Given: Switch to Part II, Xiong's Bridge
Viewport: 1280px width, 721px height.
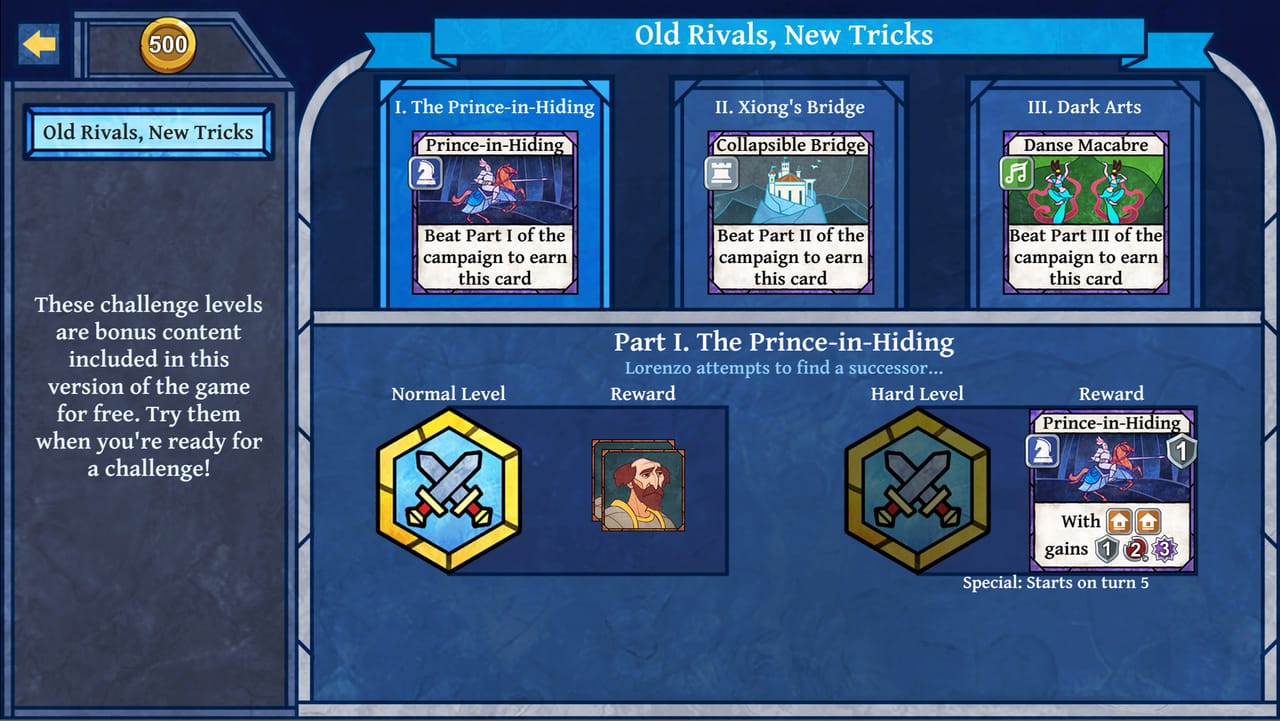Looking at the screenshot, I should (790, 190).
